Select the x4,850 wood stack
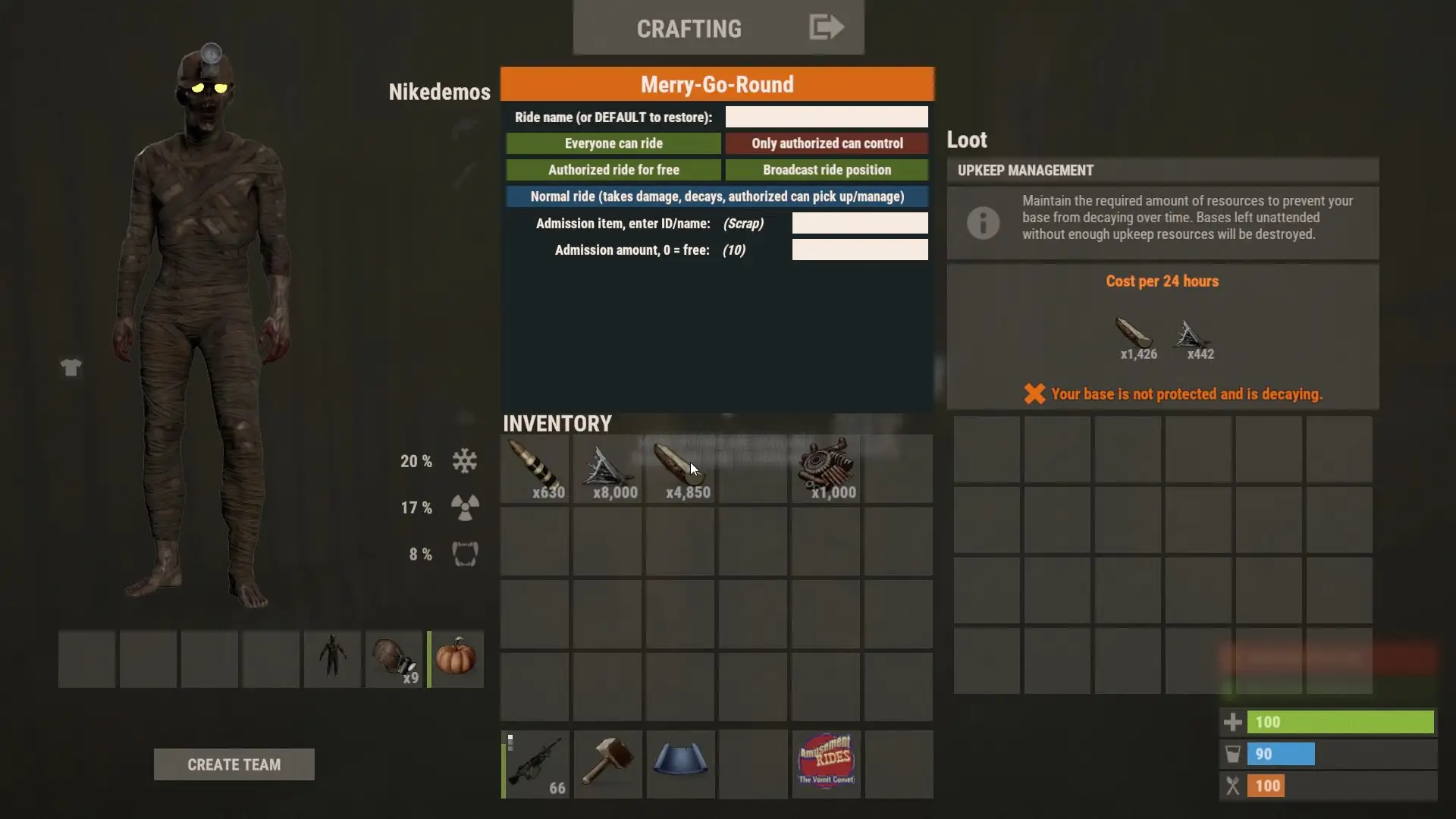1456x819 pixels. click(x=680, y=469)
